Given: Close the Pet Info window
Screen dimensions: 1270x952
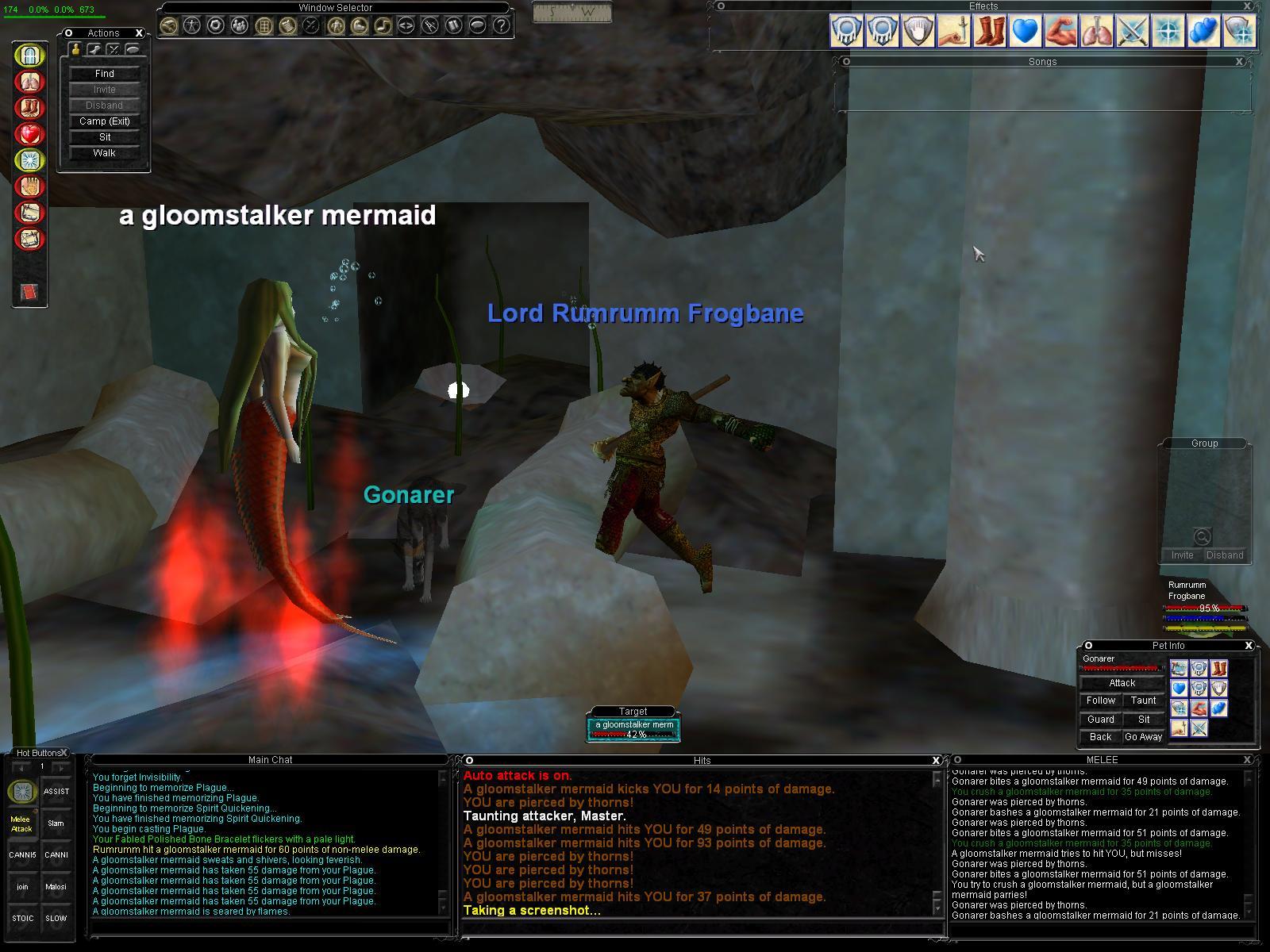Looking at the screenshot, I should (x=1248, y=646).
